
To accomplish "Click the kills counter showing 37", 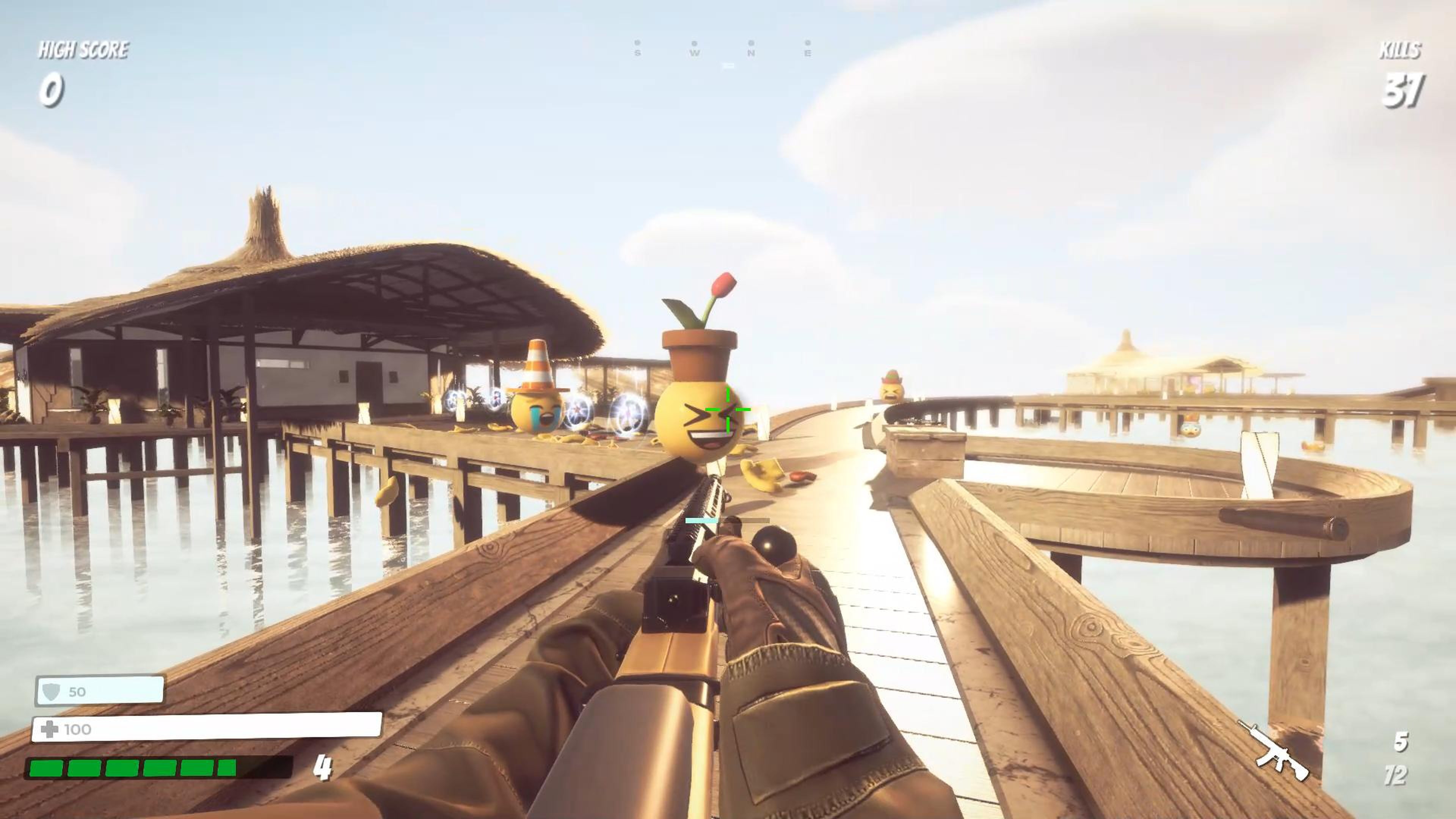I will 1406,91.
